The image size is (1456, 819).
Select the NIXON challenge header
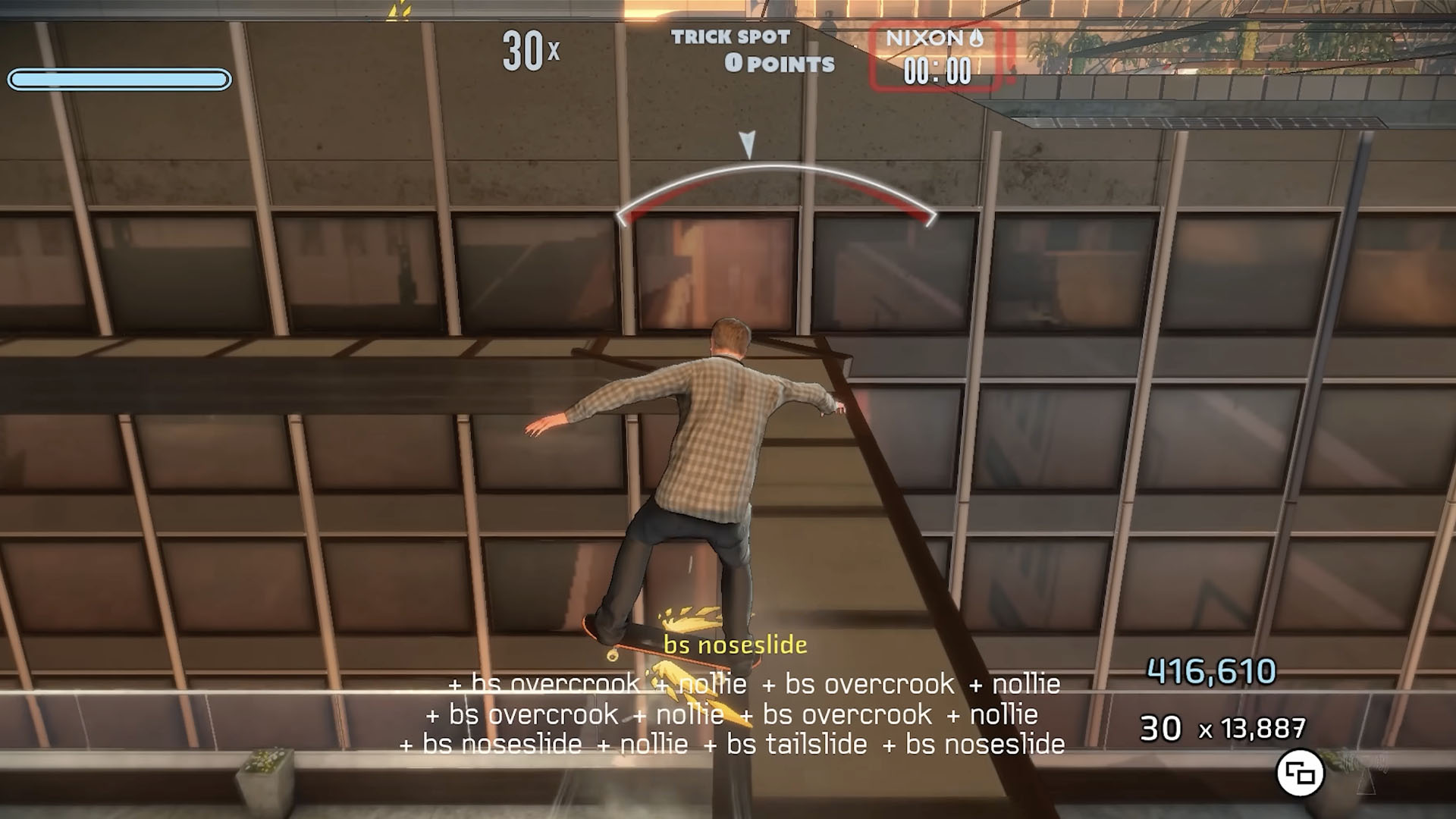[x=927, y=37]
